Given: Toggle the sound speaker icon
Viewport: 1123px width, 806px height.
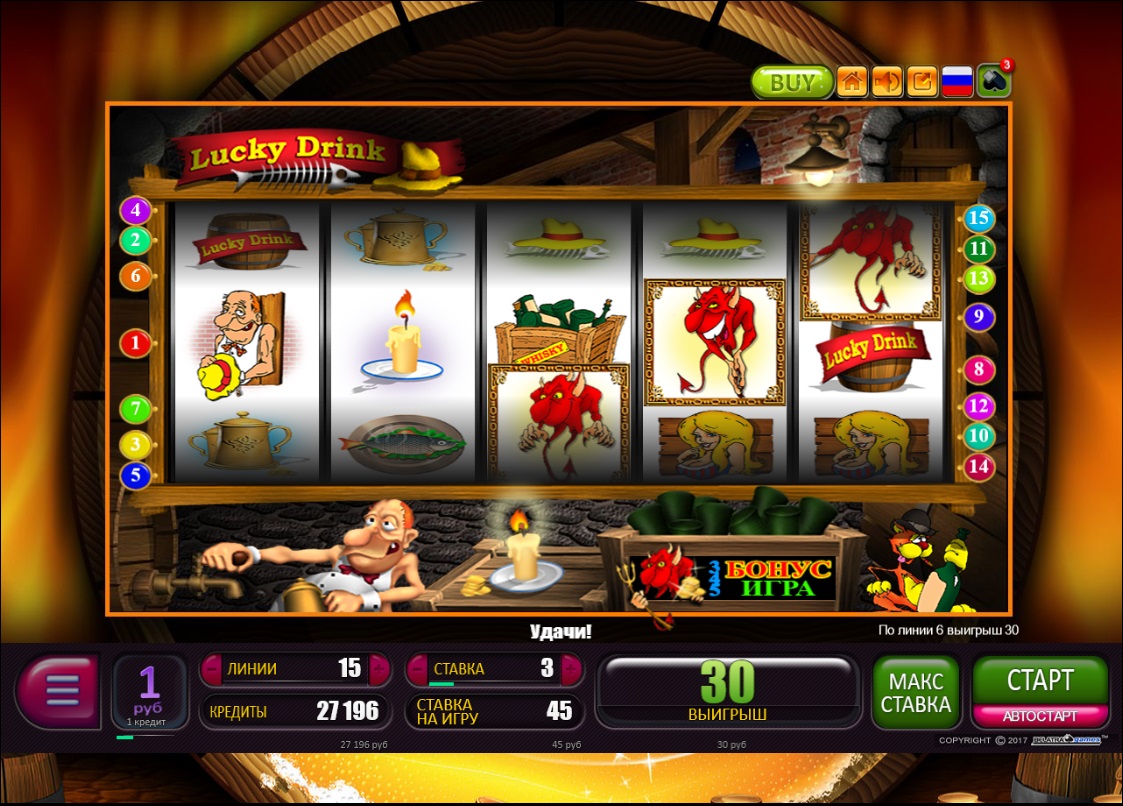Looking at the screenshot, I should 887,82.
